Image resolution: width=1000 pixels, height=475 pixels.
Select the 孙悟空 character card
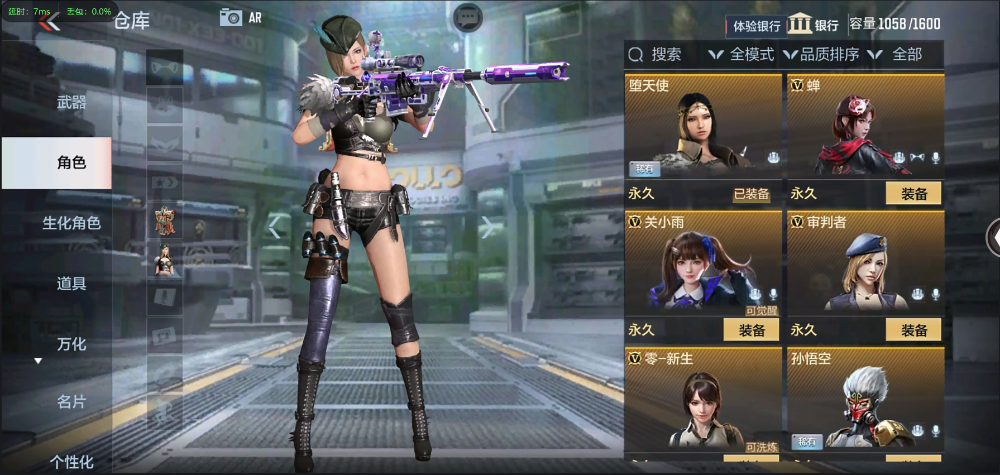865,400
